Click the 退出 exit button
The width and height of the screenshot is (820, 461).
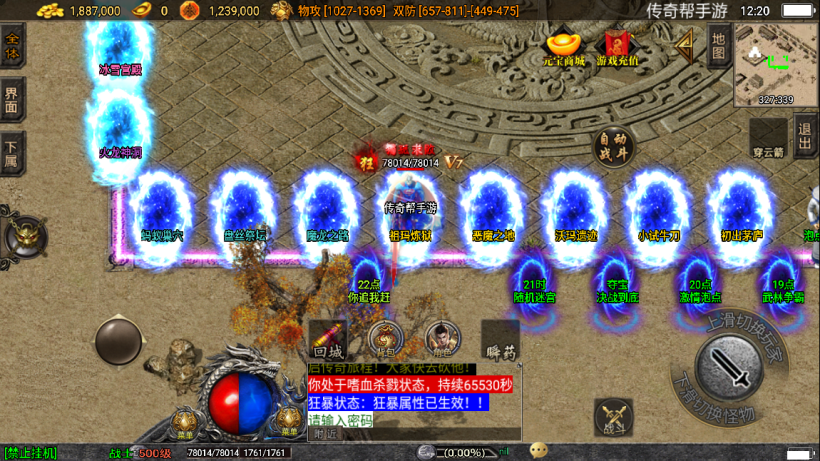(x=805, y=135)
